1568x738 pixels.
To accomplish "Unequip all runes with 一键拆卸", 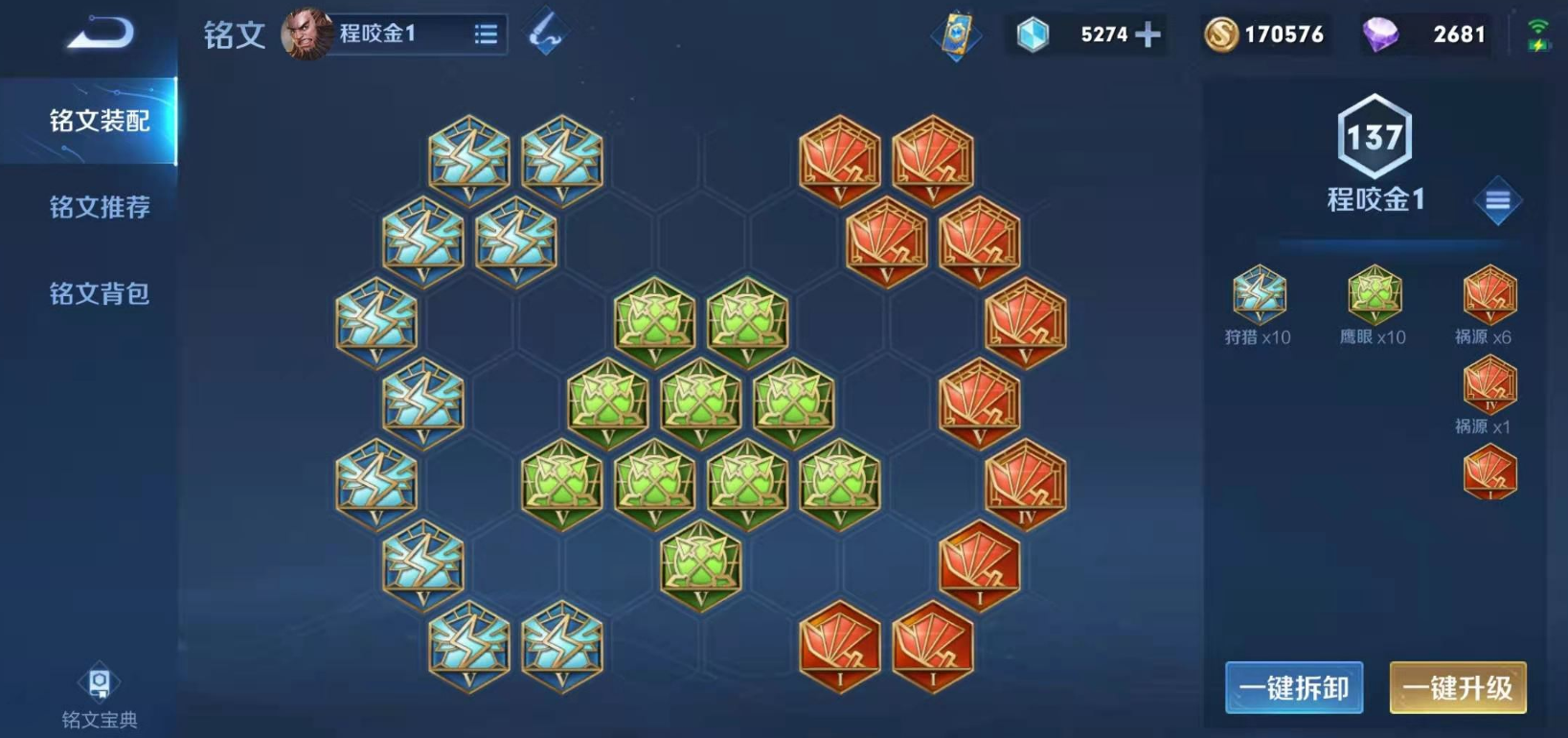I will click(1294, 687).
